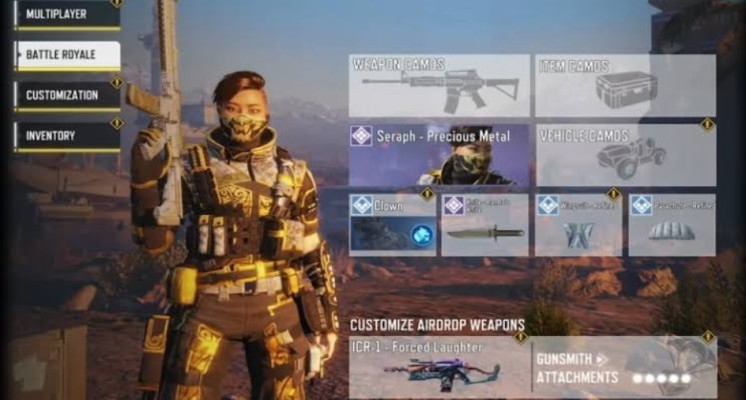Select the Seraph - Precious Metal character tile
Screen dimensions: 746x400
pyautogui.click(x=439, y=155)
